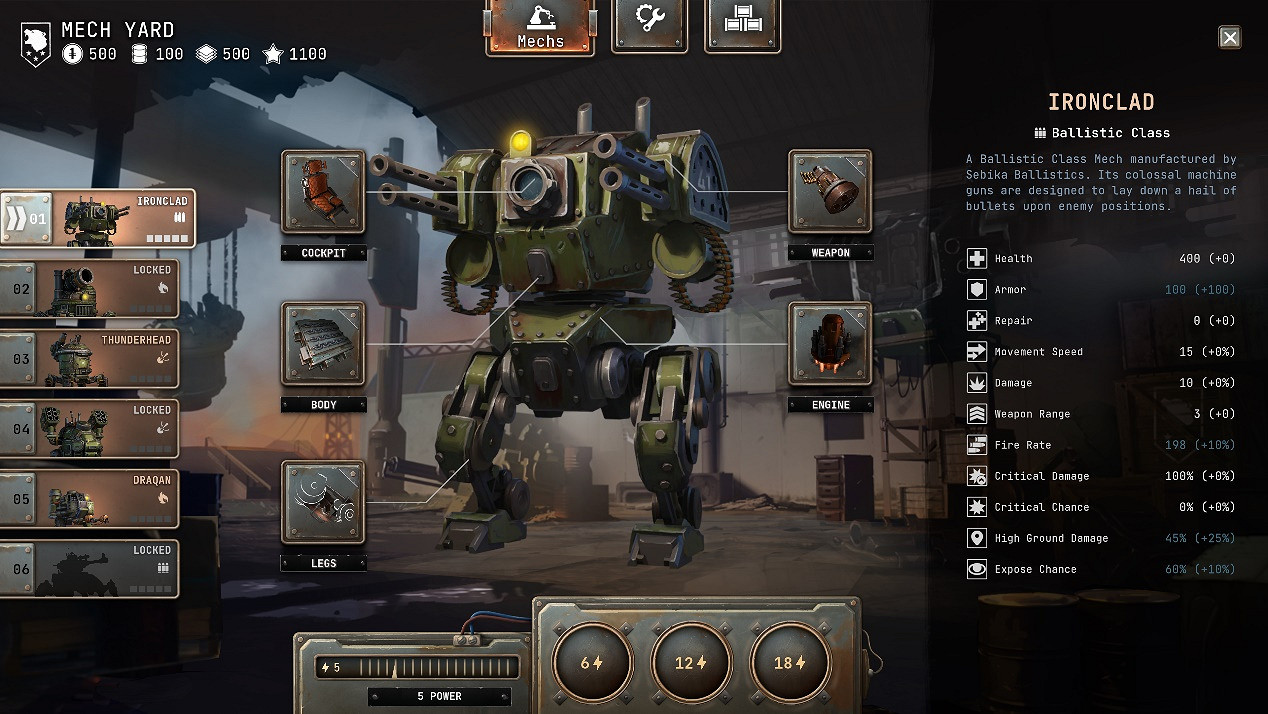Select the Thunderhead mech entry
This screenshot has width=1268, height=714.
click(x=90, y=359)
